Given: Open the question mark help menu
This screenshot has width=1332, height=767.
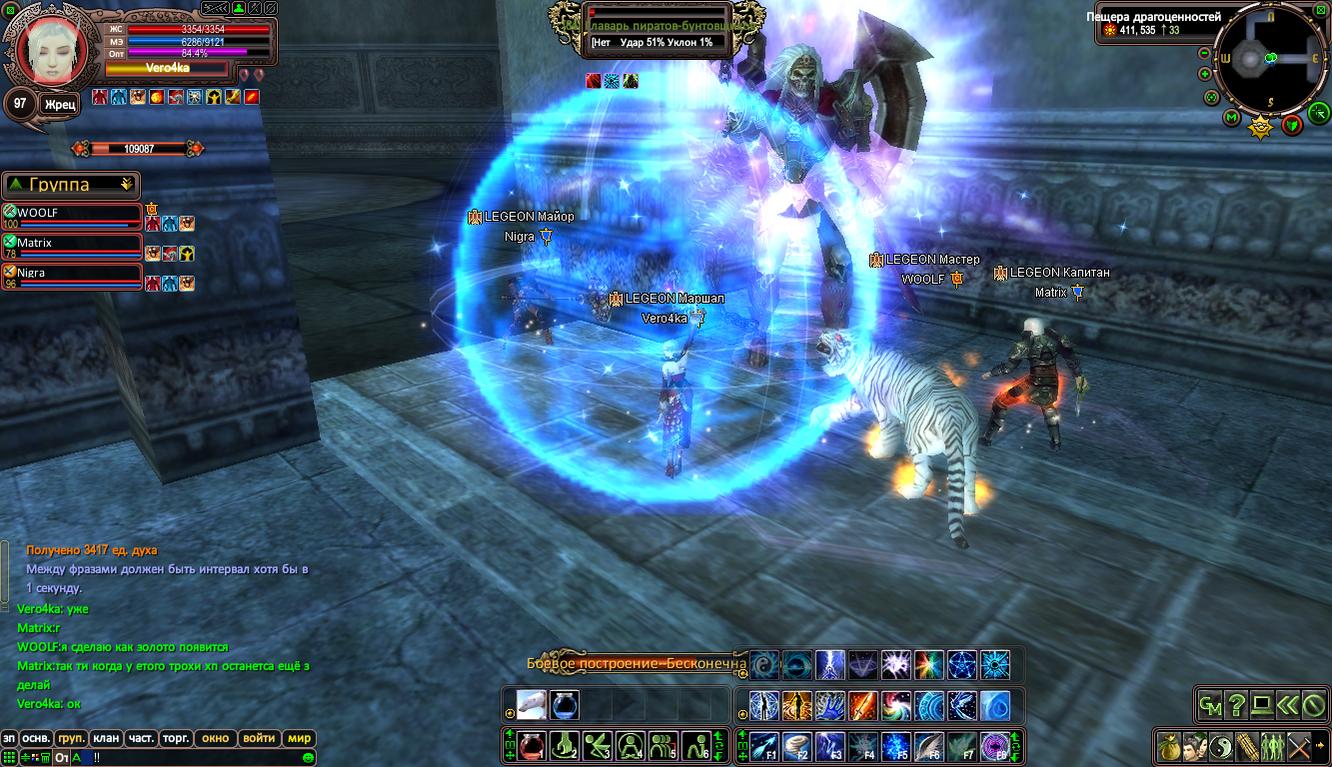Looking at the screenshot, I should tap(1236, 705).
